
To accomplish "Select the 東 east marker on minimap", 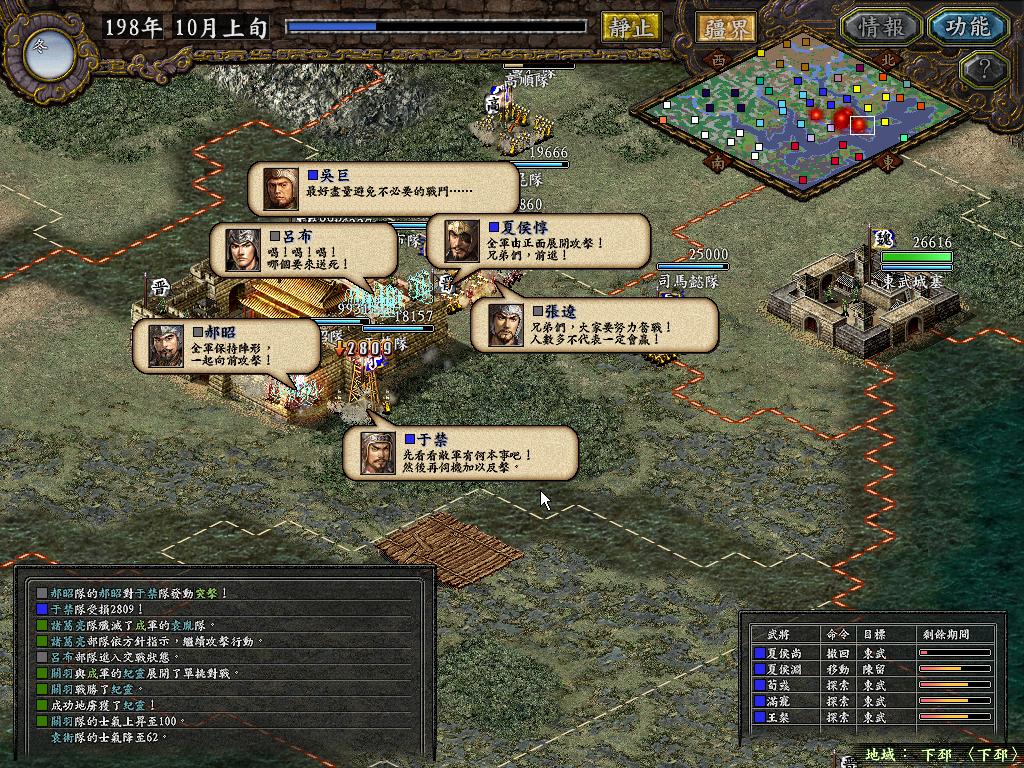I will coord(885,159).
